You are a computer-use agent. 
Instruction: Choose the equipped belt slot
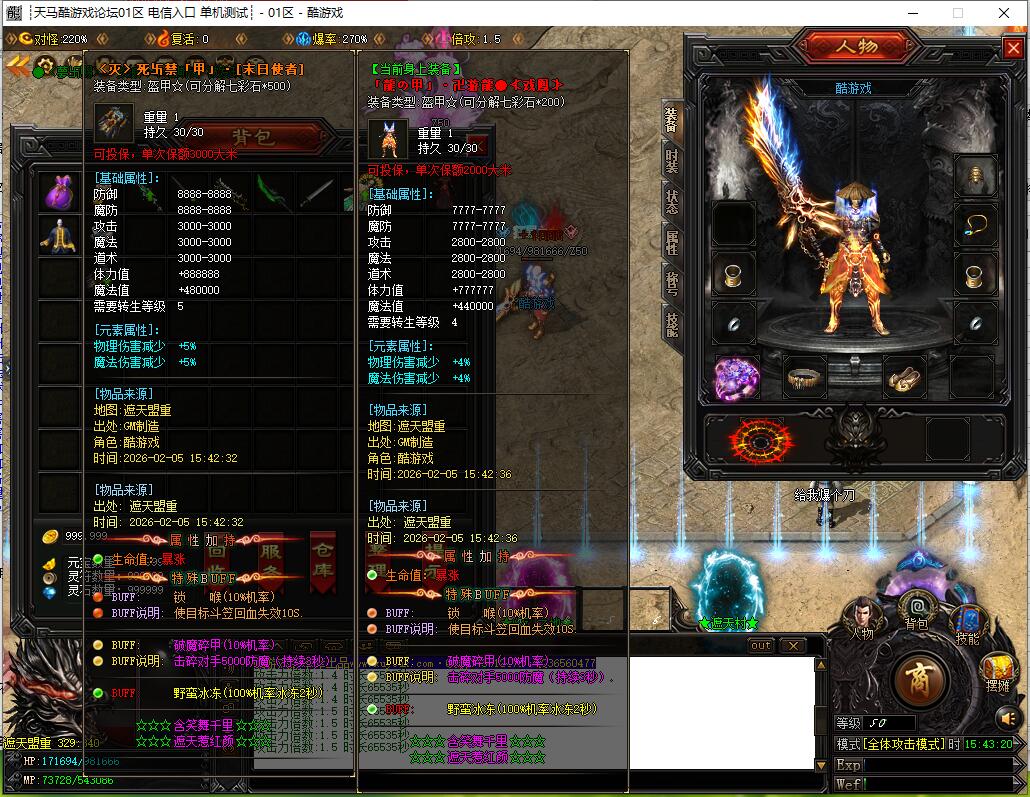coord(804,377)
